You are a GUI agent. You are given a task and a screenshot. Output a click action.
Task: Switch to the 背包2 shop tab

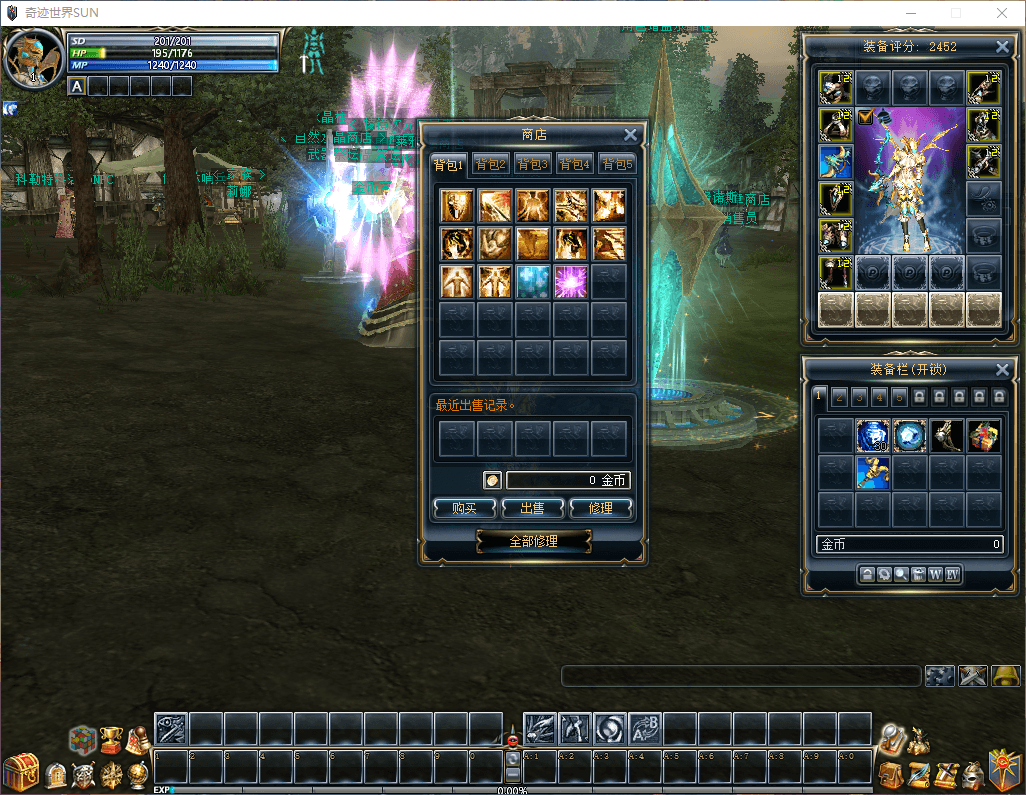click(491, 164)
